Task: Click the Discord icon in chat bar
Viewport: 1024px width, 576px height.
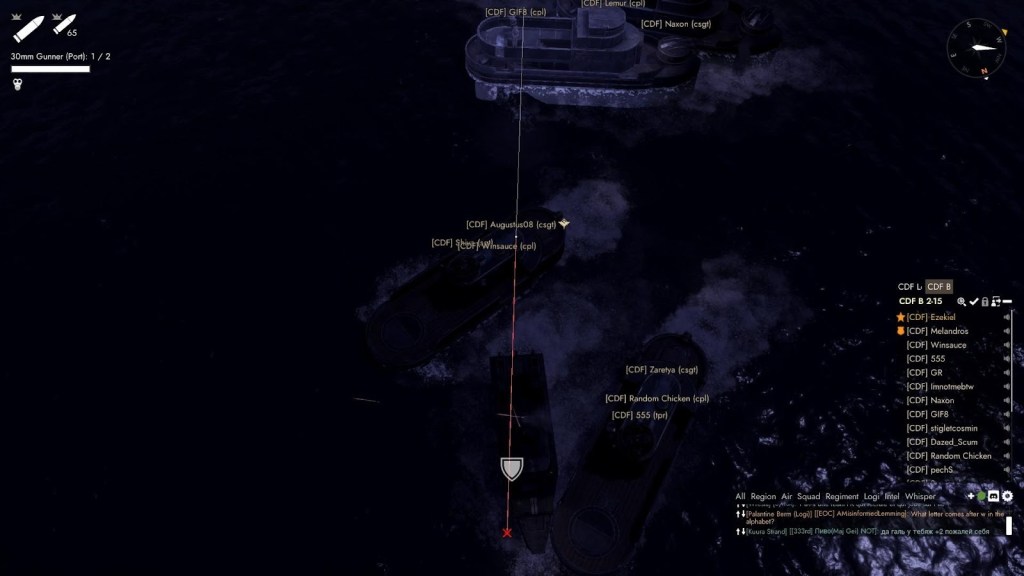Action: 994,496
